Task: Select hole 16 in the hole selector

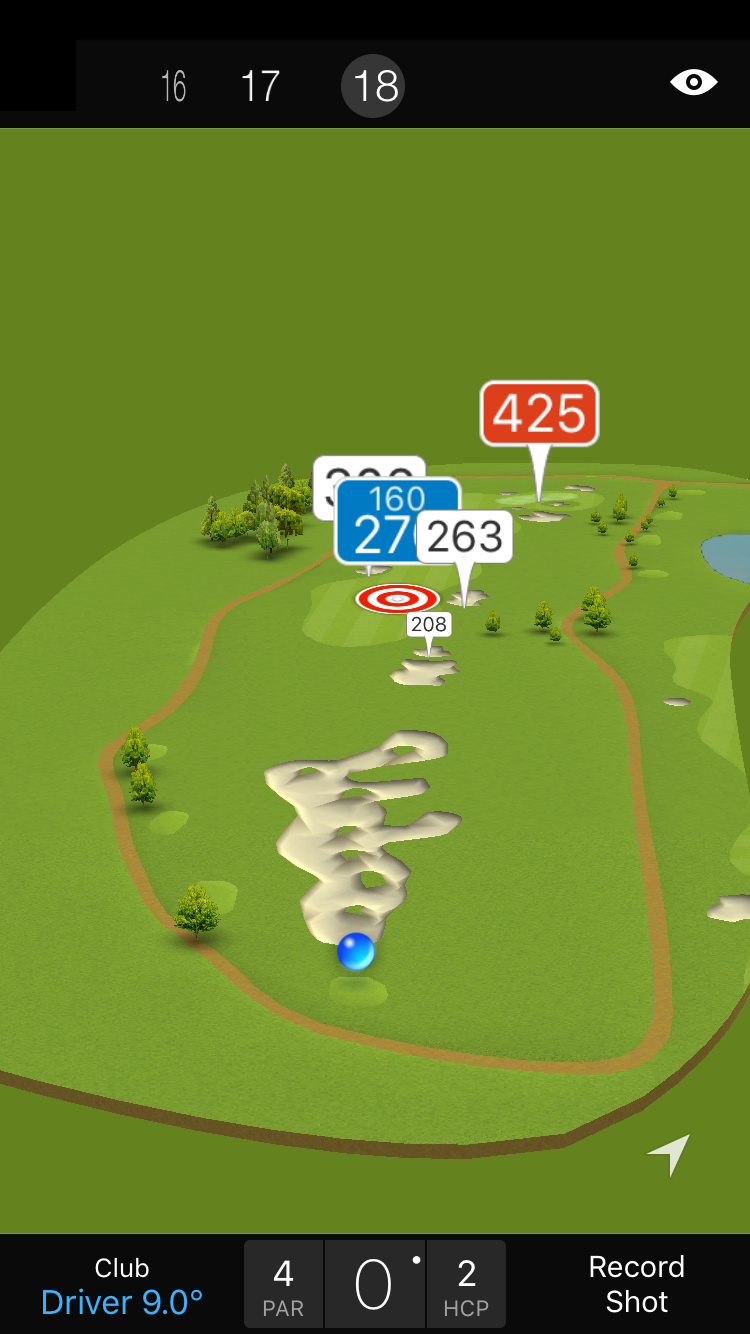Action: pyautogui.click(x=174, y=86)
